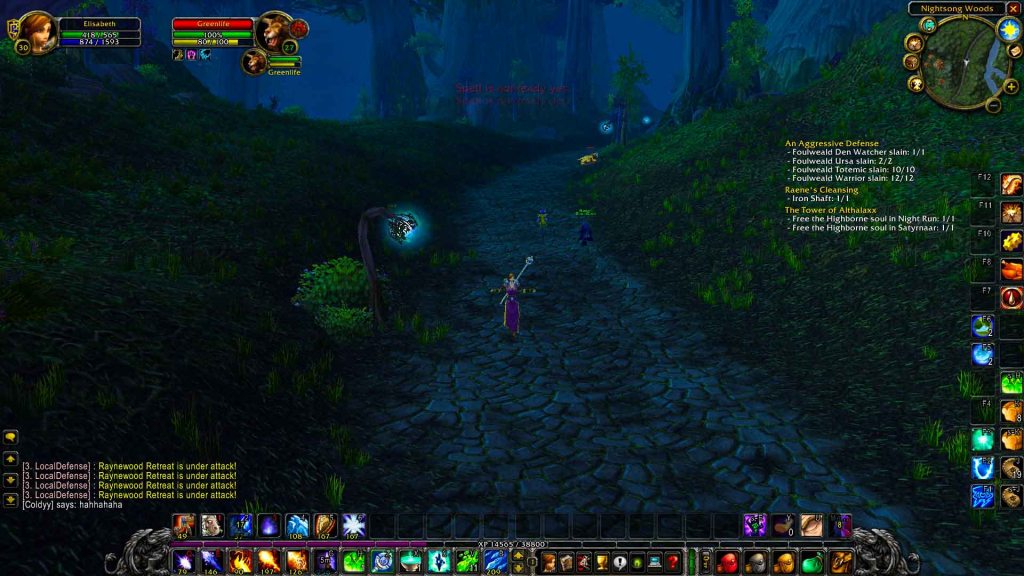
Task: Open the chat speech bubble menu
Action: coord(11,437)
